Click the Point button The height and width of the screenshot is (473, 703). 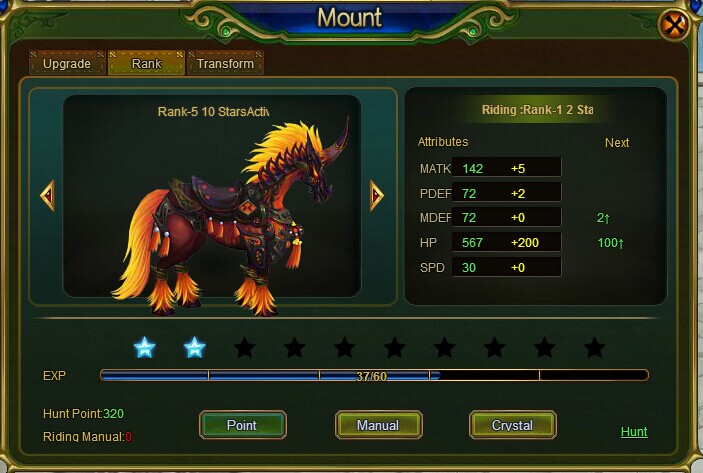tap(242, 425)
